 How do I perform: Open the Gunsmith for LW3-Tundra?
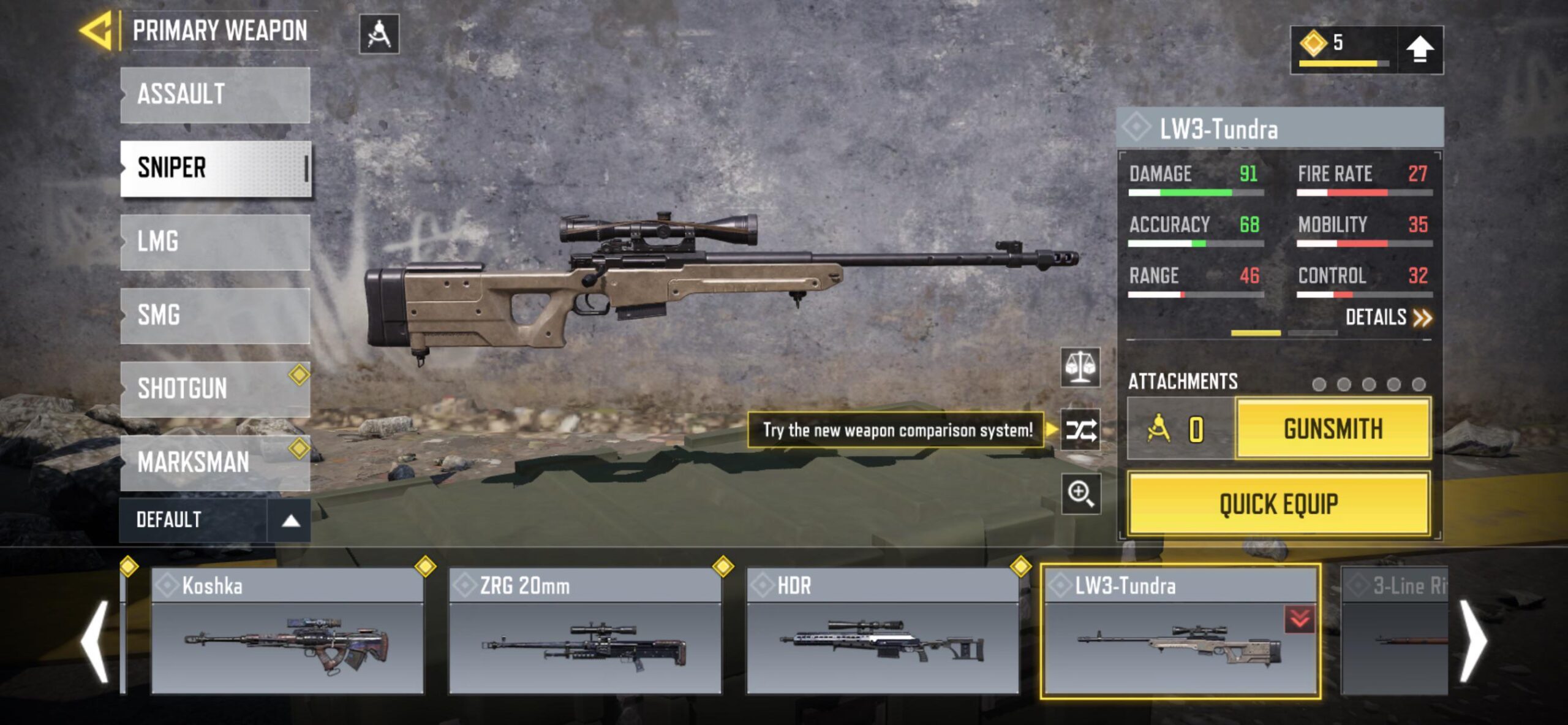click(1333, 429)
